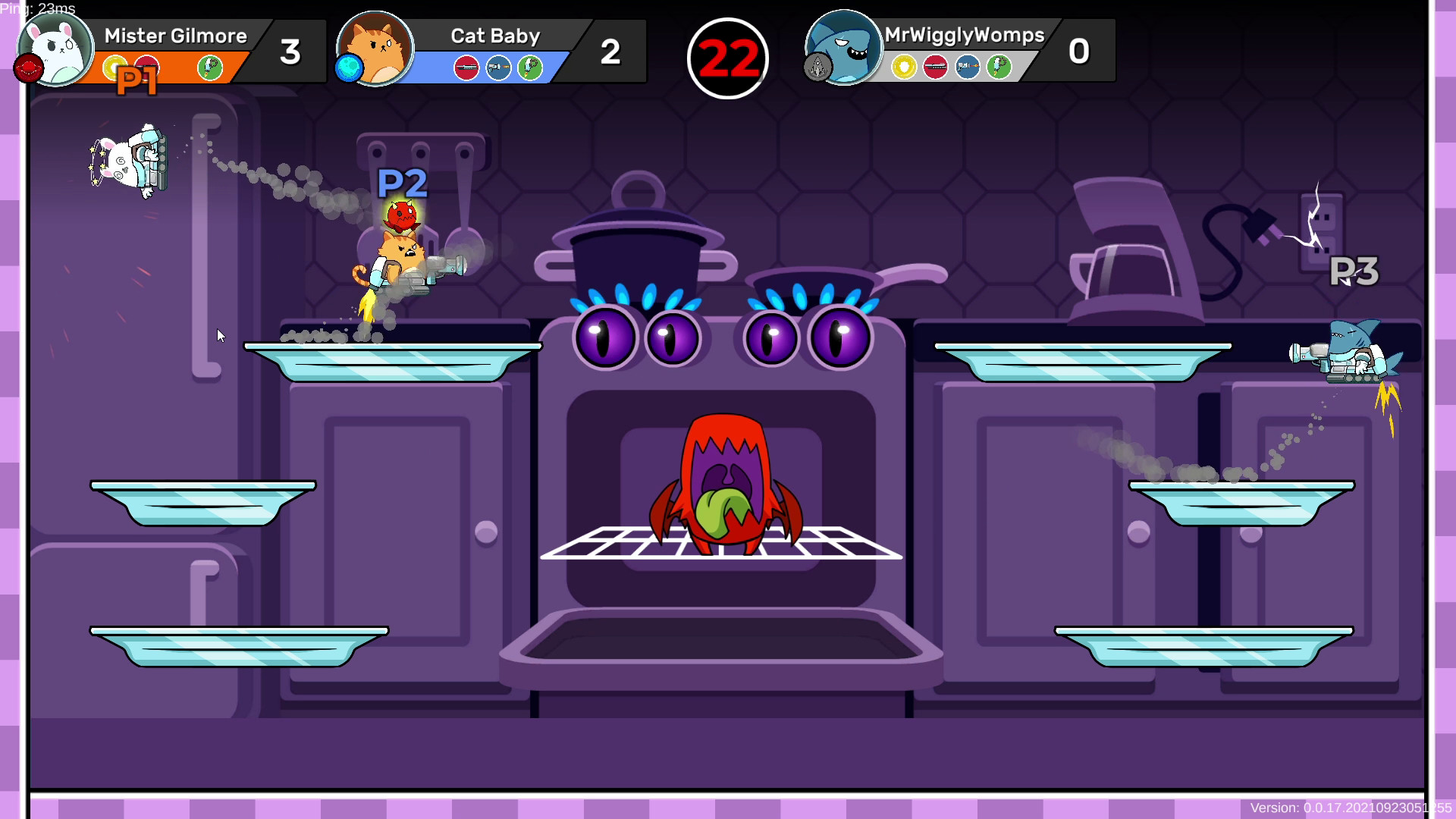
Task: Open Mister Gilmore's avatar portrait
Action: click(55, 49)
